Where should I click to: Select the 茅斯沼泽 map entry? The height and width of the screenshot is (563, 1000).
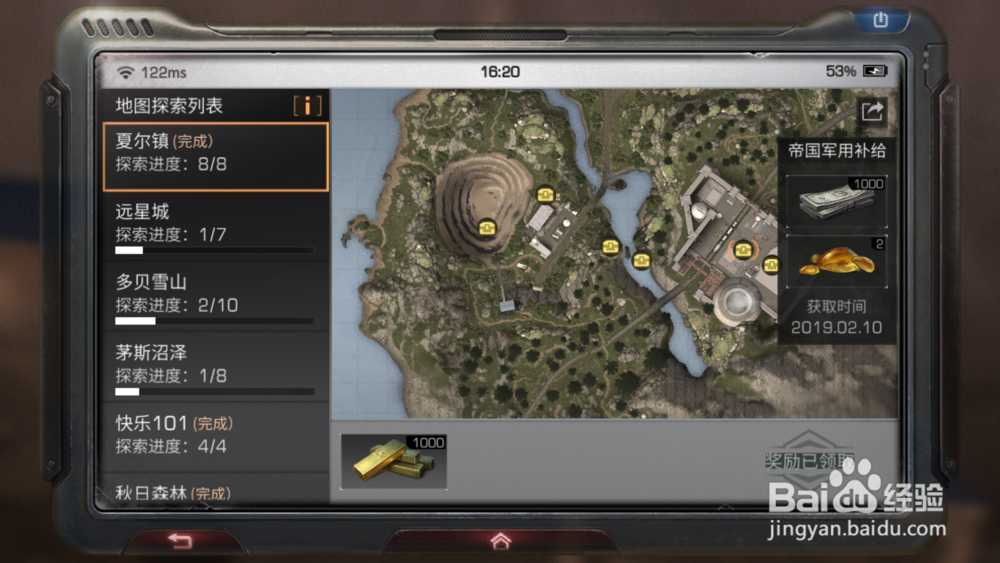coord(215,367)
